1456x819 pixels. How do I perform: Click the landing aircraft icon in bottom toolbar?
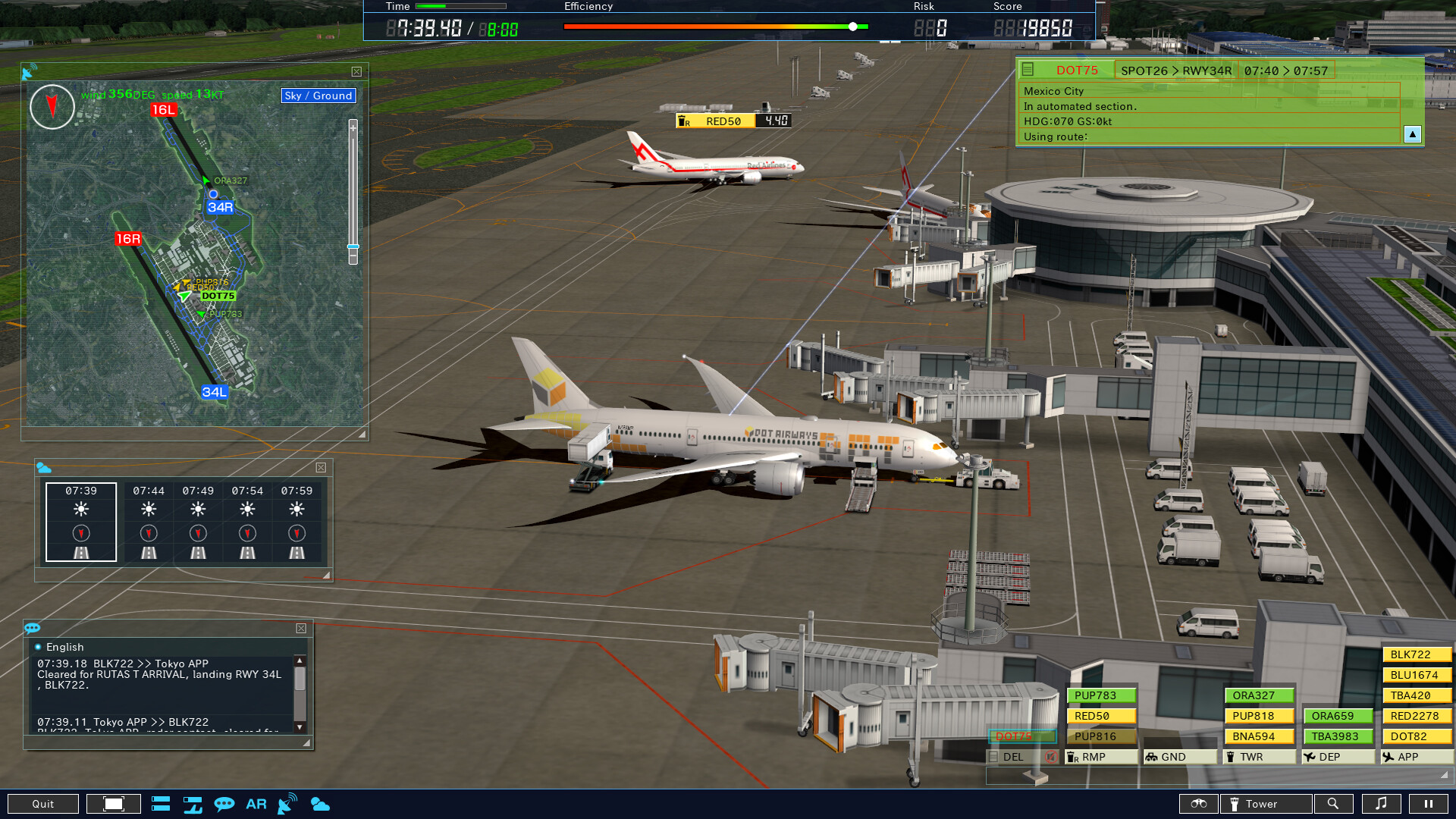click(x=192, y=804)
